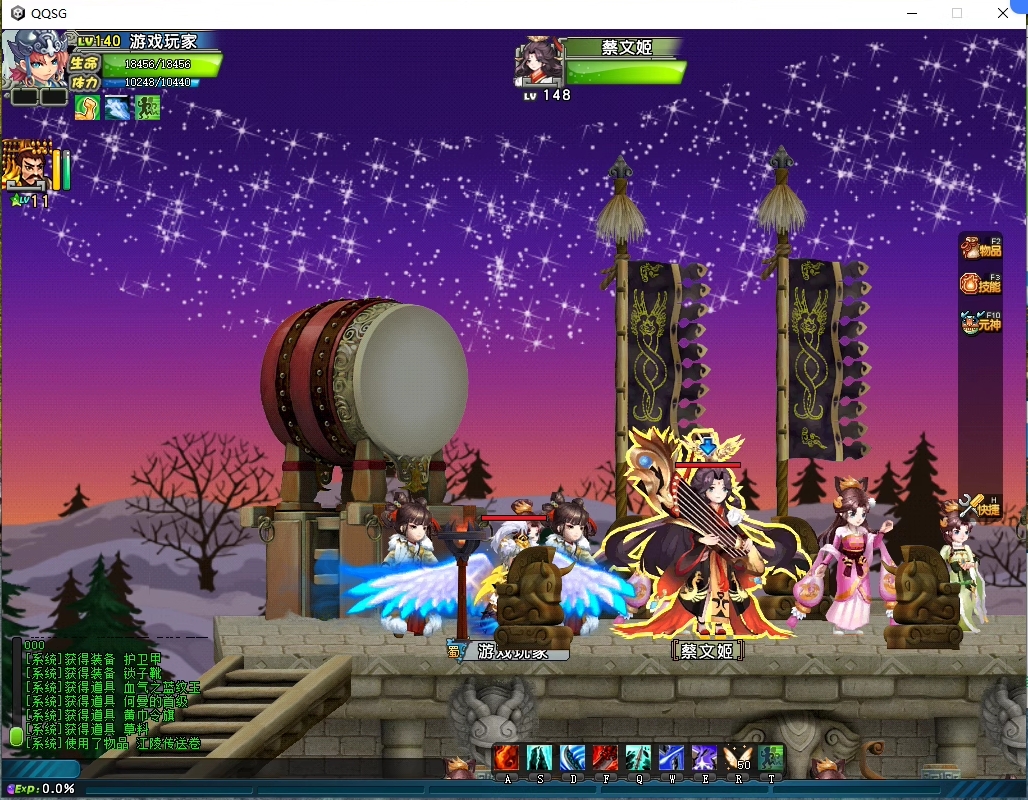The height and width of the screenshot is (800, 1028).
Task: Click the flexed arm buff icon
Action: [x=87, y=107]
